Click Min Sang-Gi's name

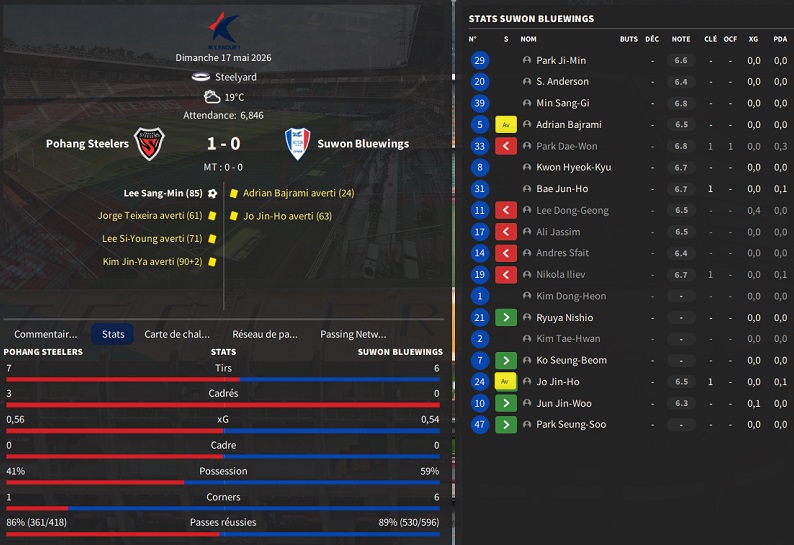click(x=562, y=104)
